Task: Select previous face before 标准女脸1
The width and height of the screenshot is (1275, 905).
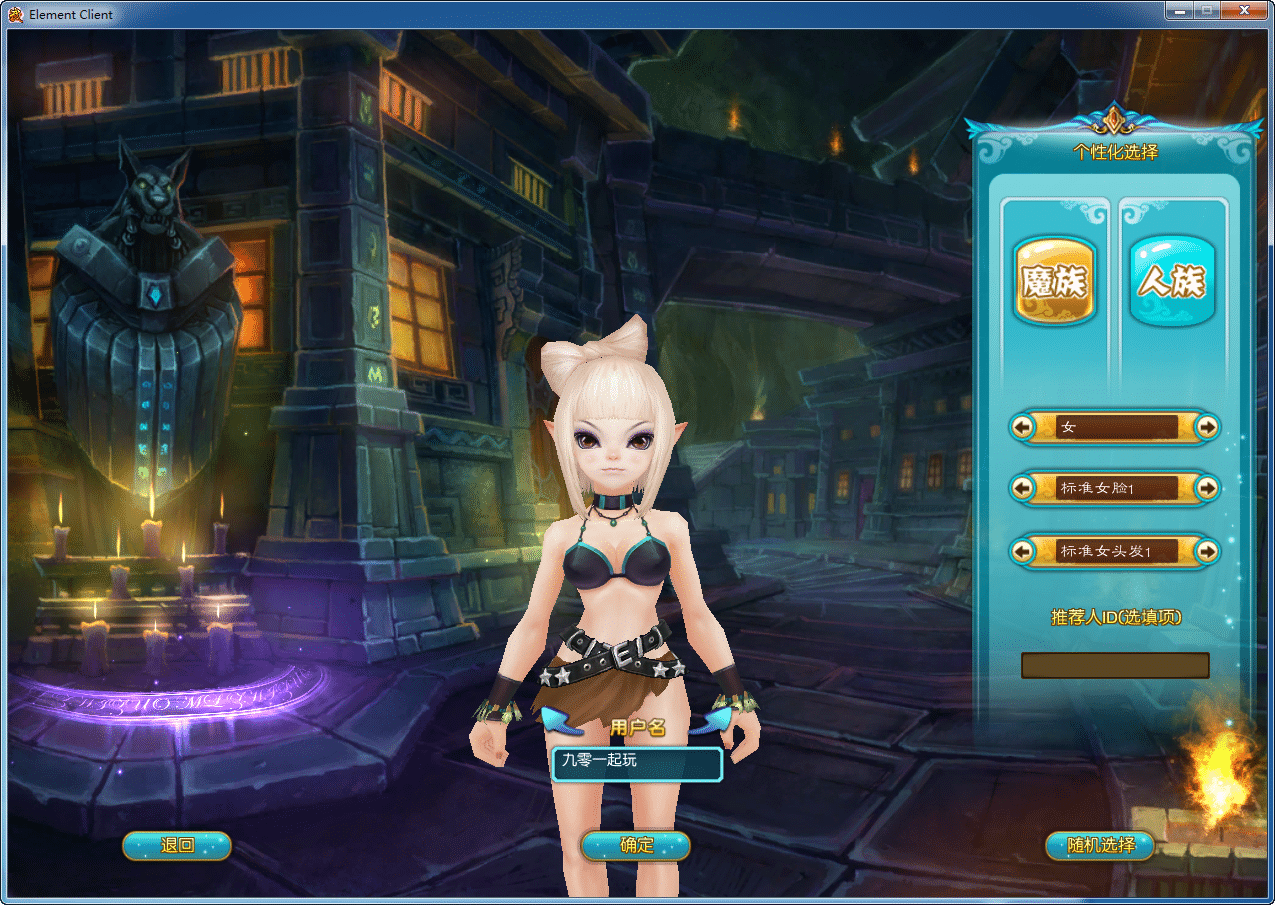Action: click(1022, 488)
